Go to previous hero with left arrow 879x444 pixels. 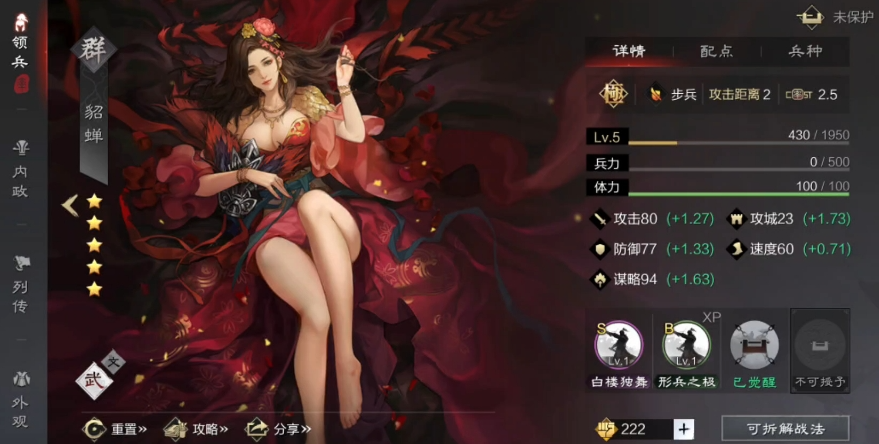coord(70,206)
